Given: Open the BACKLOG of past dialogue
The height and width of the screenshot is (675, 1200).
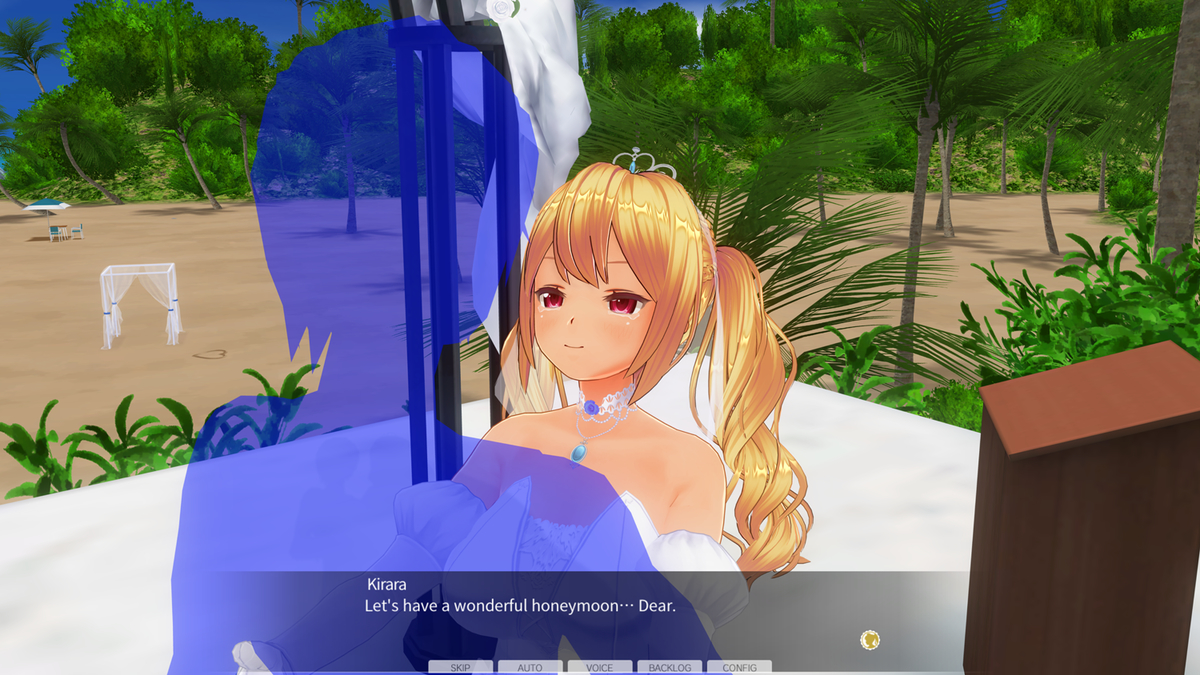Looking at the screenshot, I should pos(669,667).
